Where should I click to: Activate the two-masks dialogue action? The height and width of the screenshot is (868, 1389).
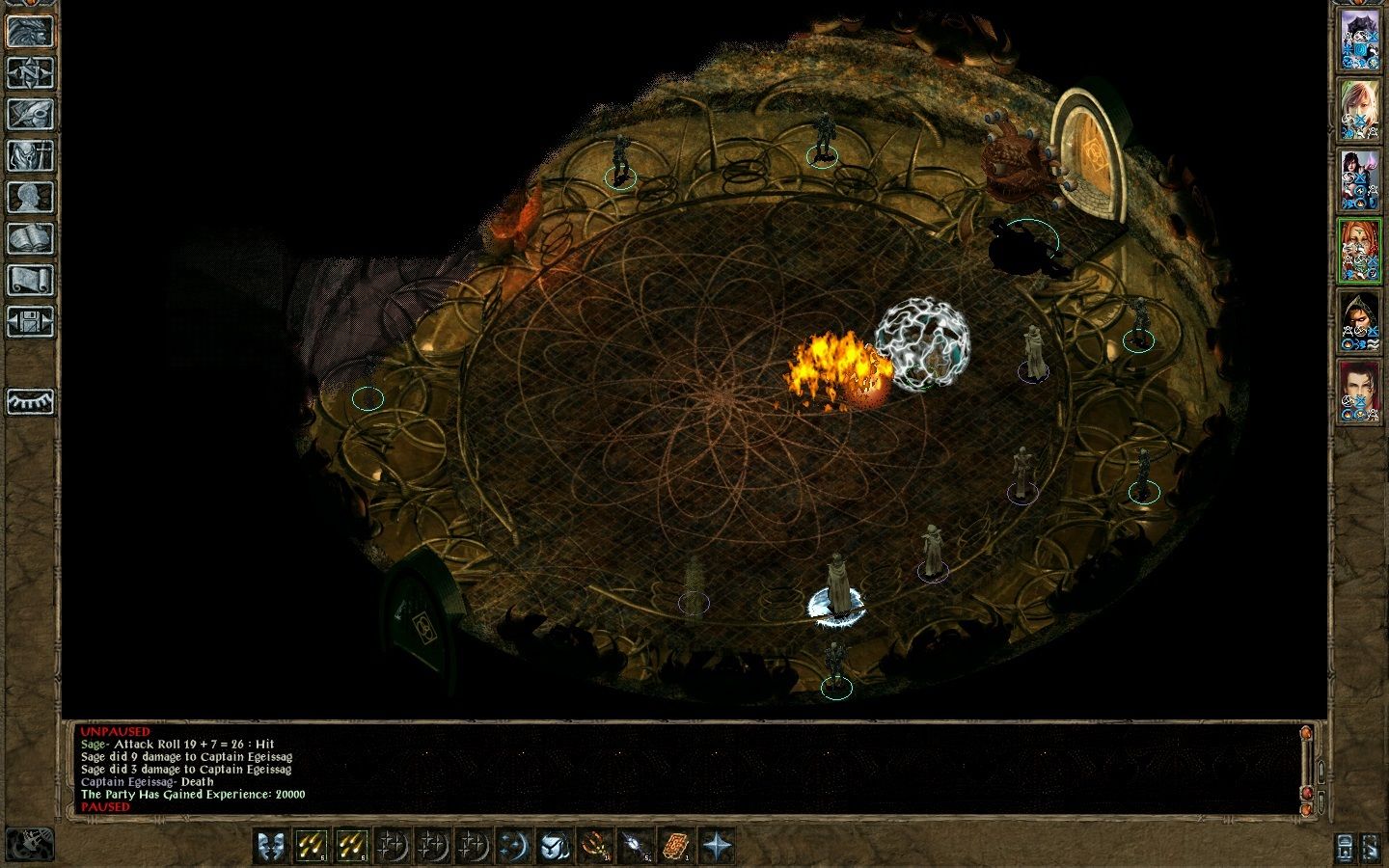[x=273, y=846]
